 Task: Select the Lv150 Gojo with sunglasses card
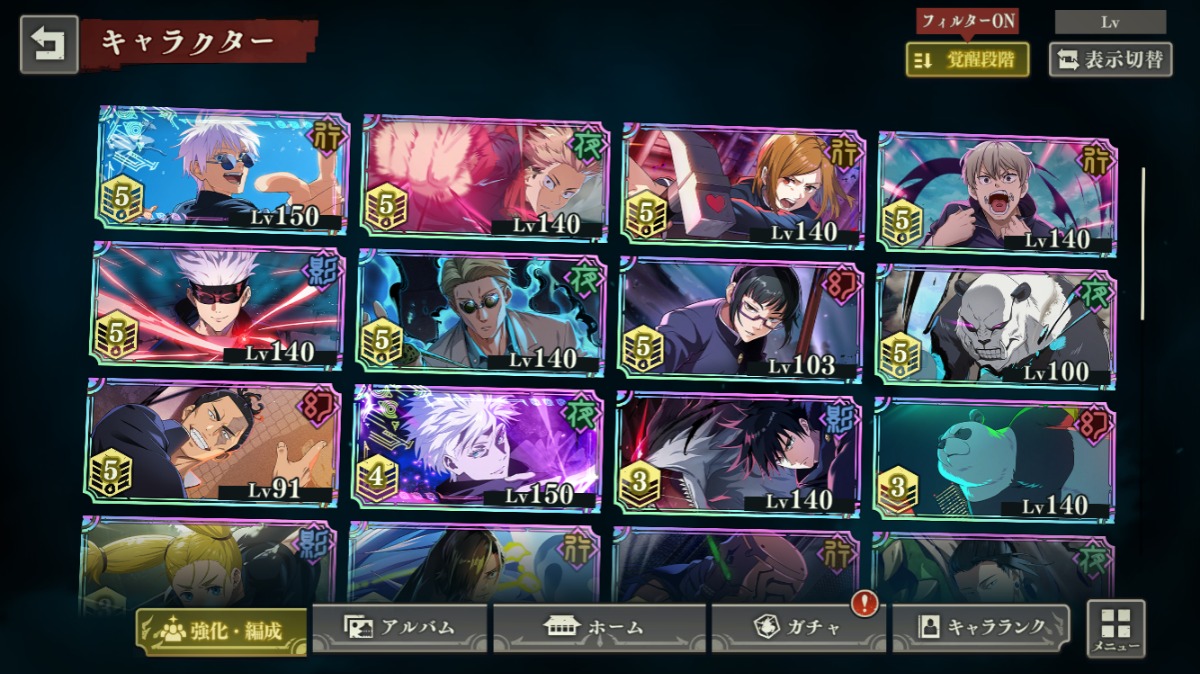pyautogui.click(x=223, y=170)
